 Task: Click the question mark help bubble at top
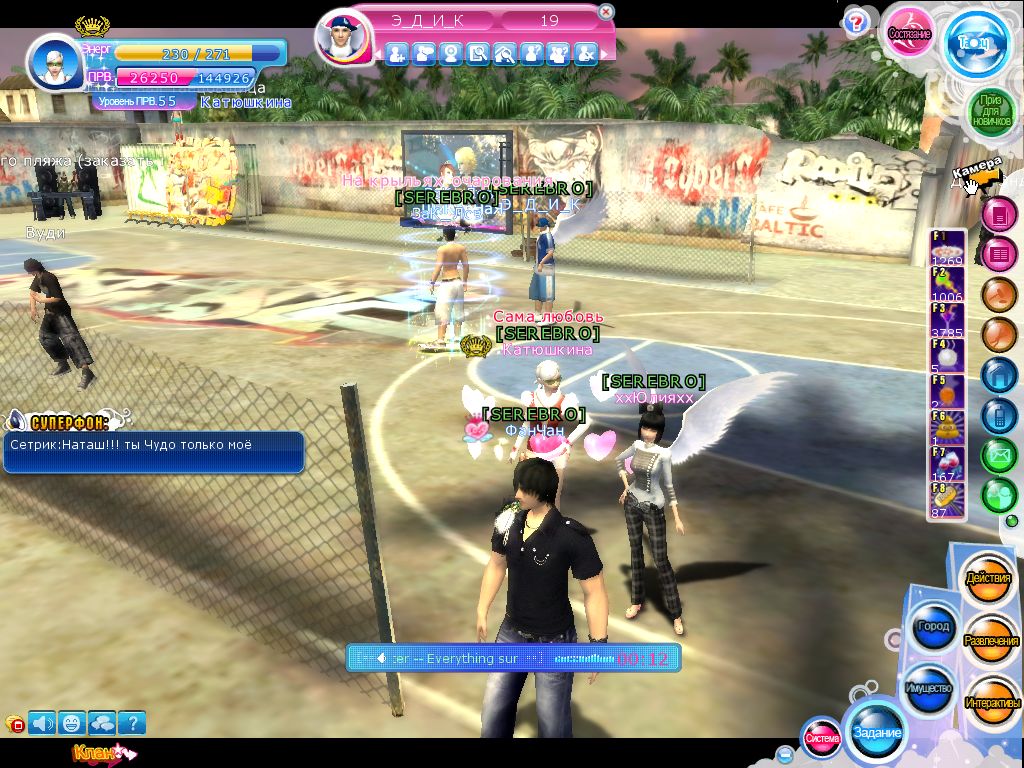point(855,21)
